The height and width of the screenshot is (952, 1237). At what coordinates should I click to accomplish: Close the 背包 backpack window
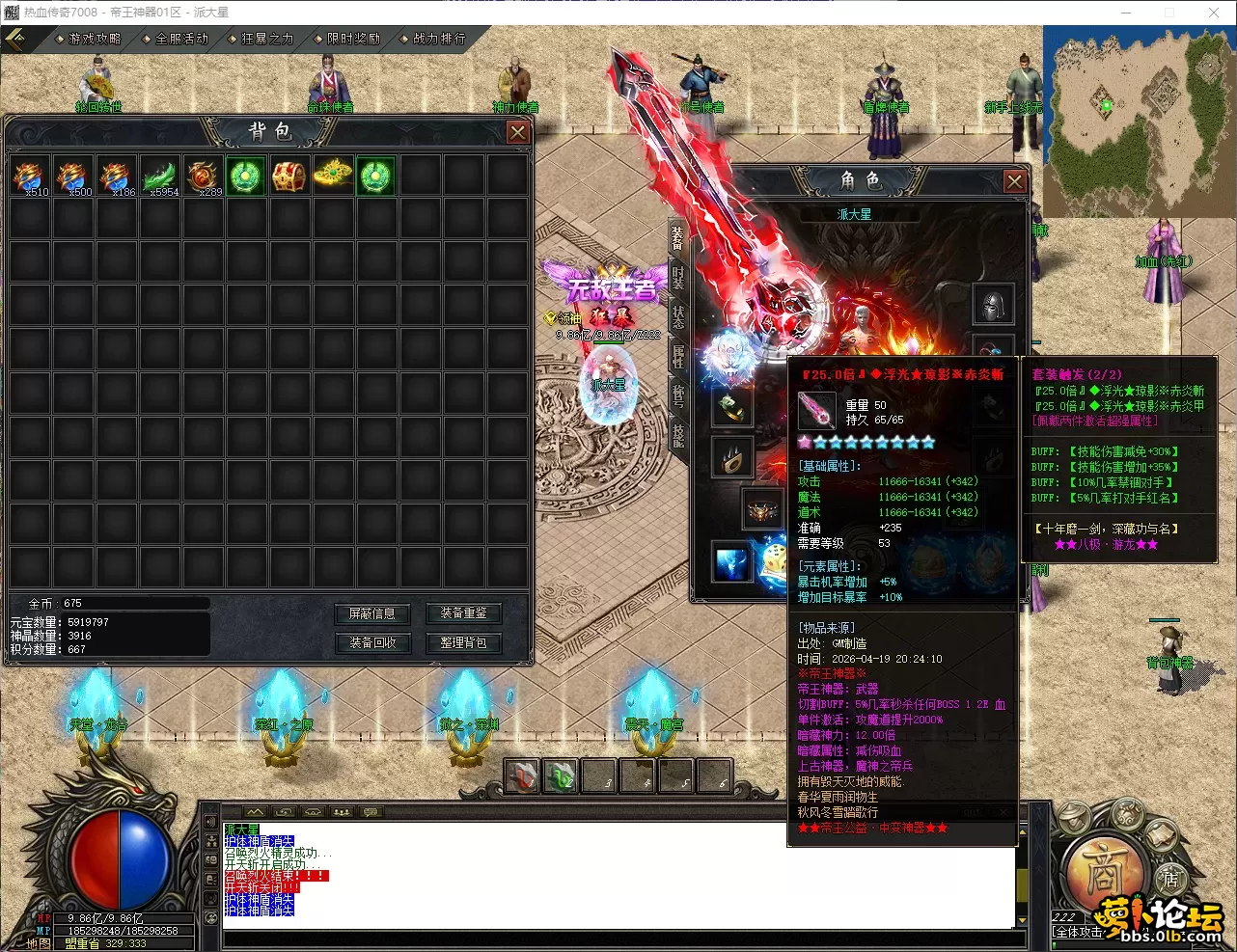pyautogui.click(x=518, y=132)
